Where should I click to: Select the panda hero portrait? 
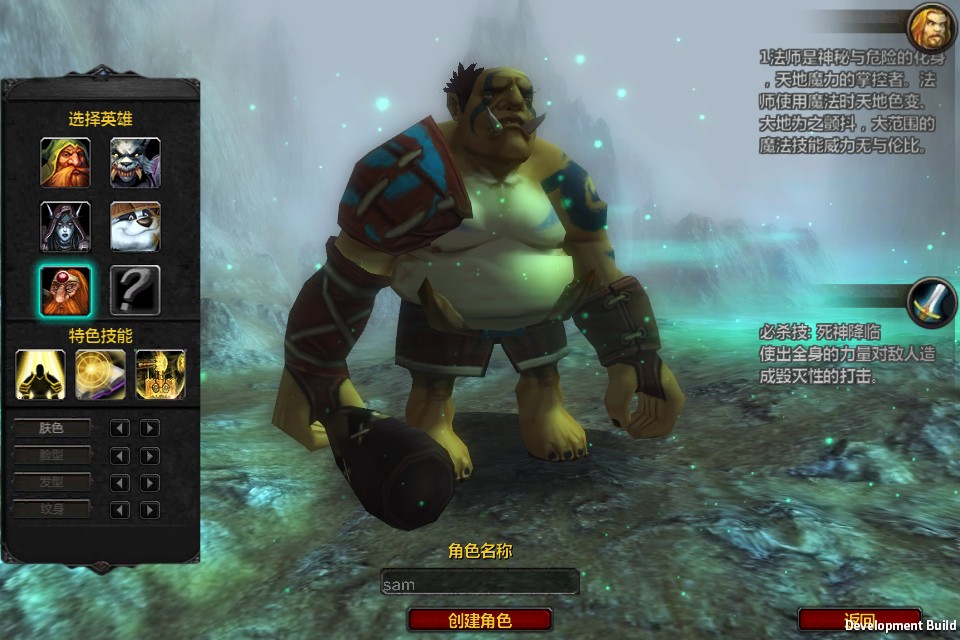(135, 226)
